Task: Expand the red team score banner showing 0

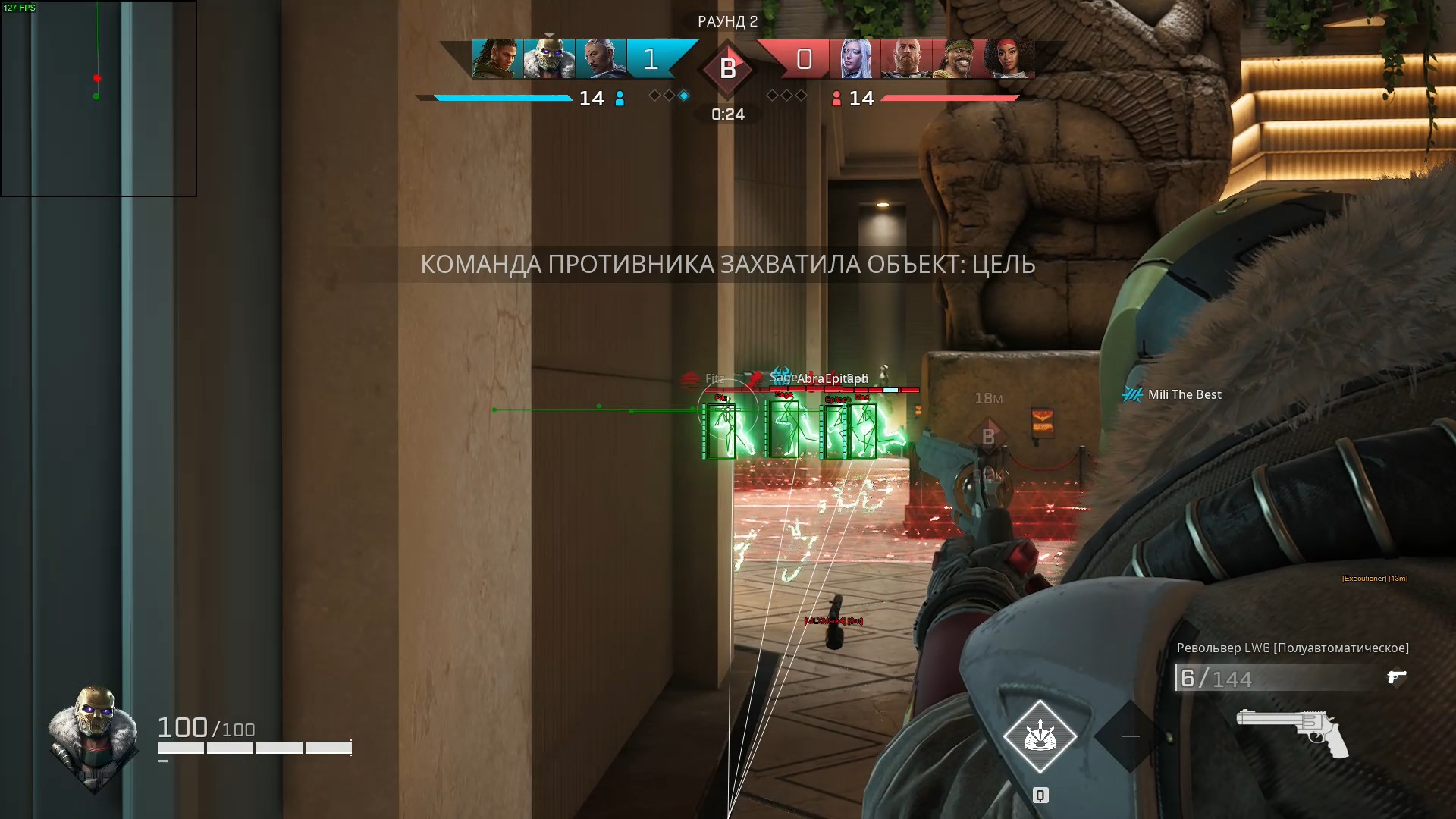Action: click(x=805, y=58)
